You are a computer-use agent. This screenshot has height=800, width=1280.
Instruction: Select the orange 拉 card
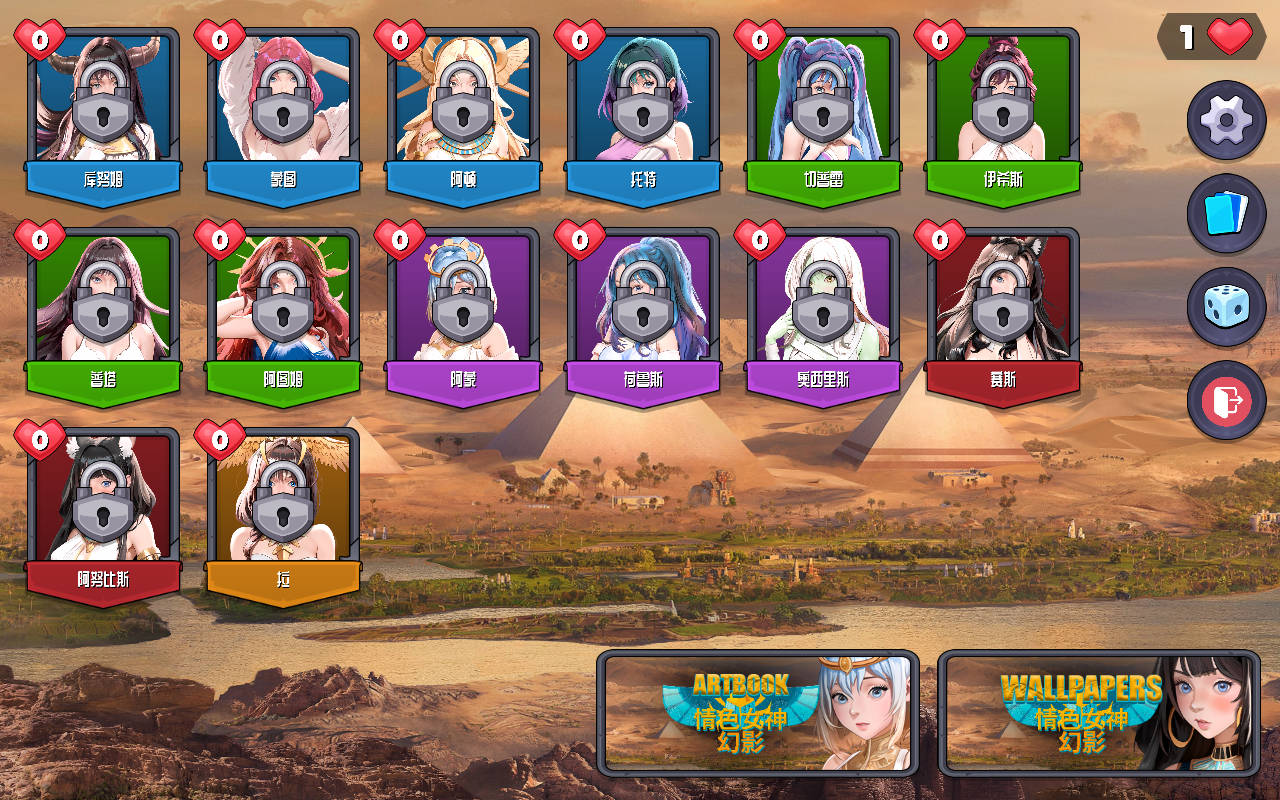click(283, 510)
